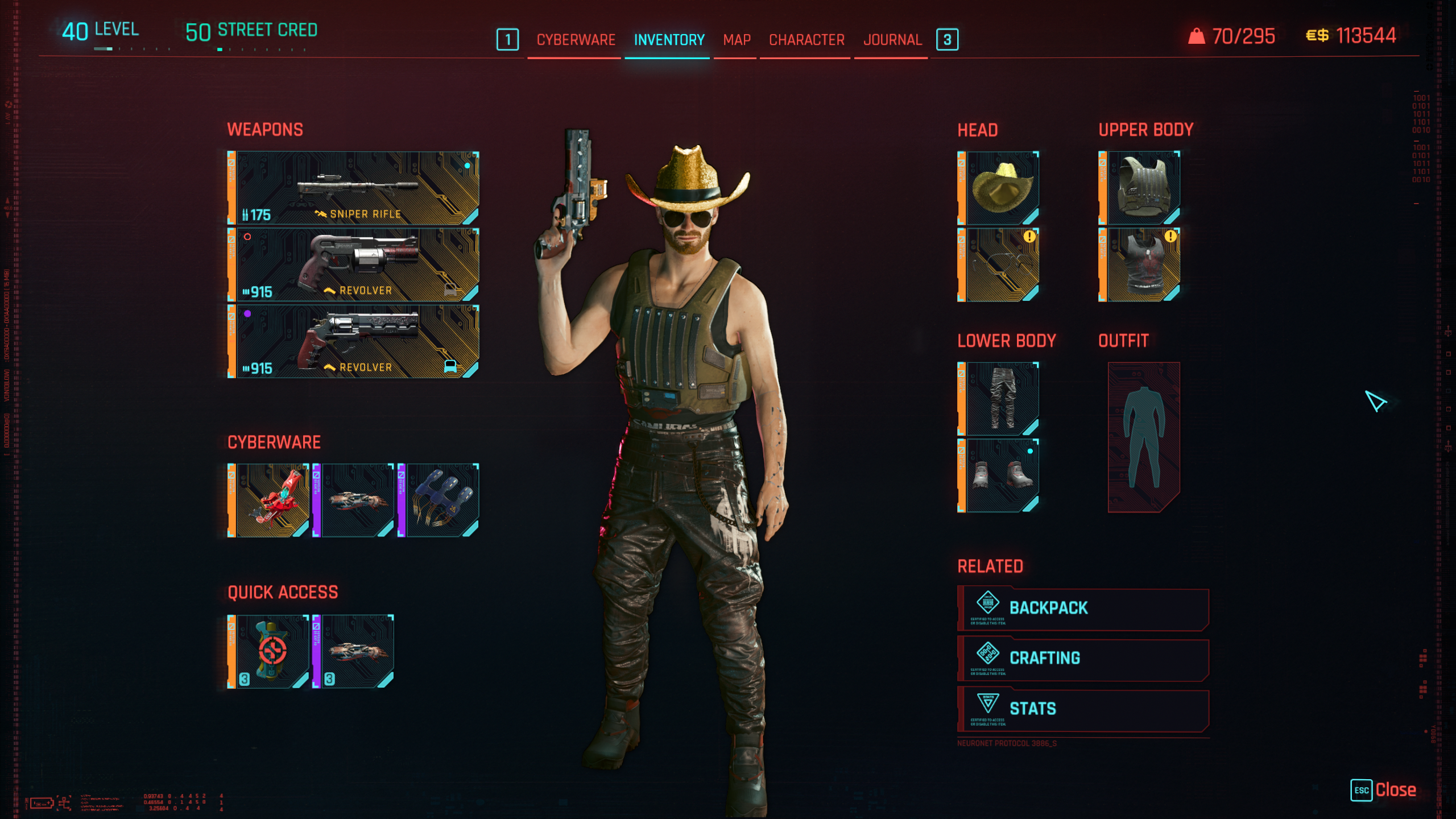1456x819 pixels.
Task: Choose the tank top inner torso slot
Action: pyautogui.click(x=1140, y=265)
